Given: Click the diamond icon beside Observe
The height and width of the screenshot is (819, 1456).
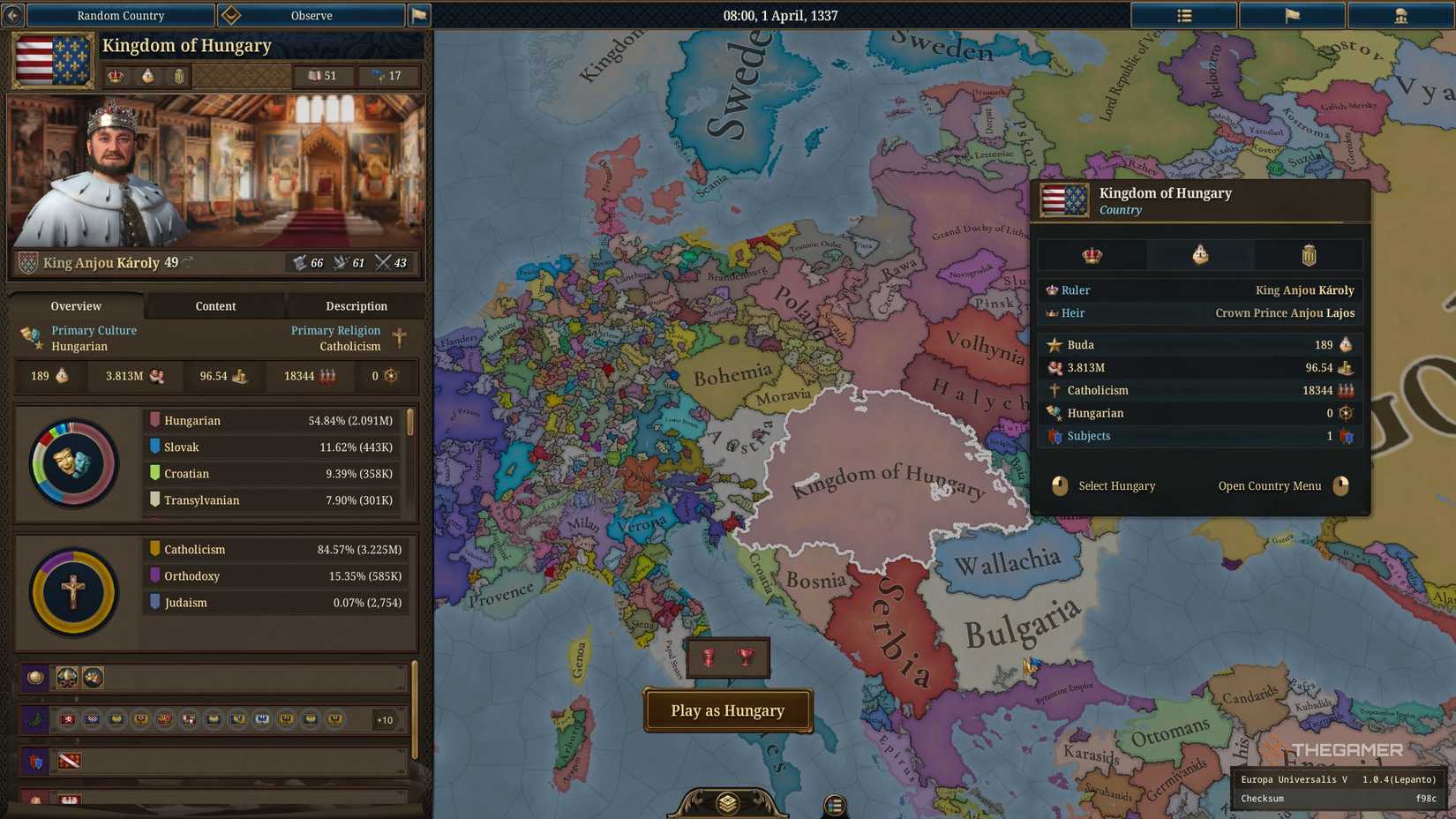Looking at the screenshot, I should (x=232, y=15).
